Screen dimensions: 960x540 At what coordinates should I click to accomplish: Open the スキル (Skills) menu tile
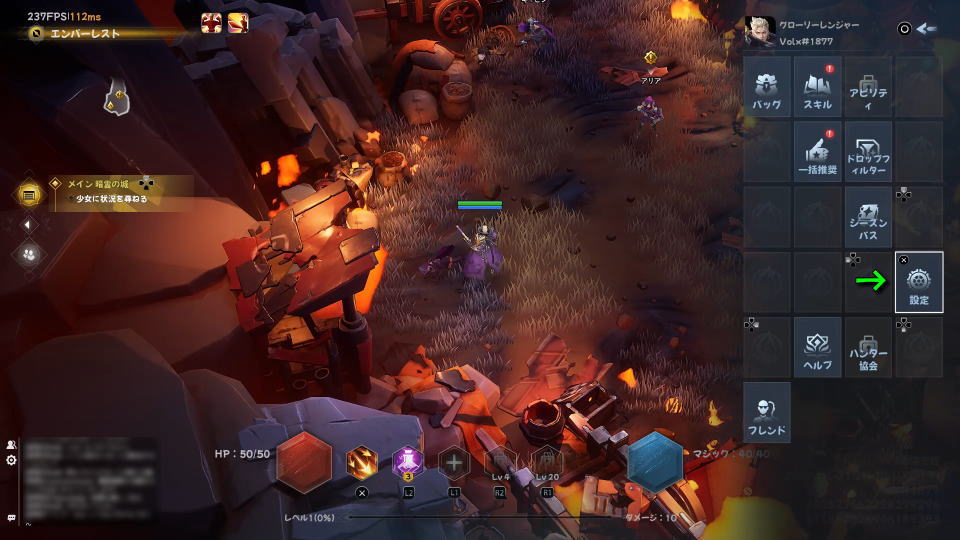(818, 87)
